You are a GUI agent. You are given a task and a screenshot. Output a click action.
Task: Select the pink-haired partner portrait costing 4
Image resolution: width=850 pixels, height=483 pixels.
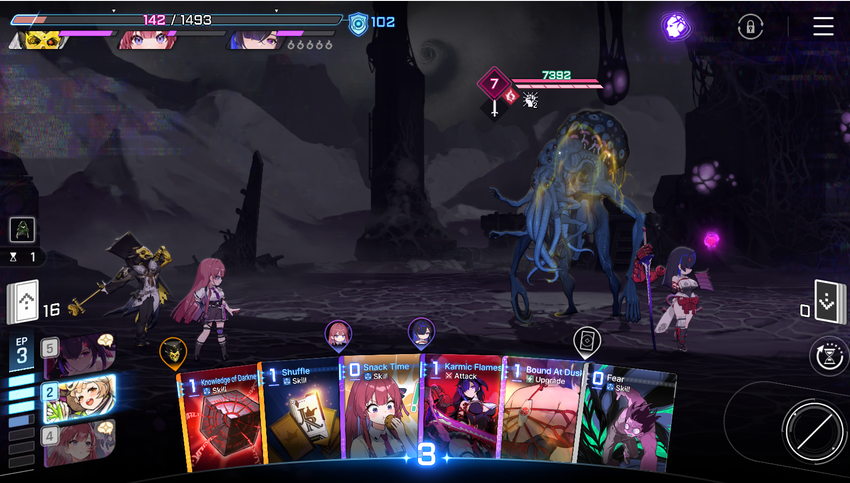click(x=78, y=437)
